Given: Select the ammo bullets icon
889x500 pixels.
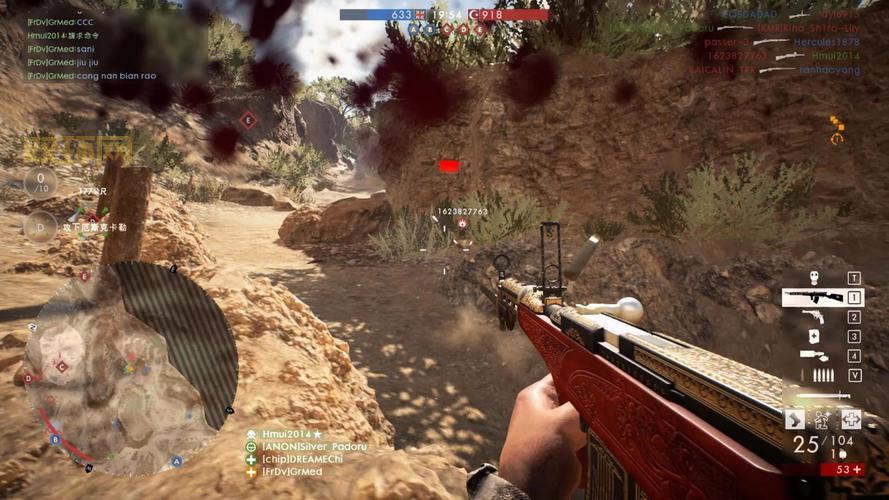Looking at the screenshot, I should [823, 375].
